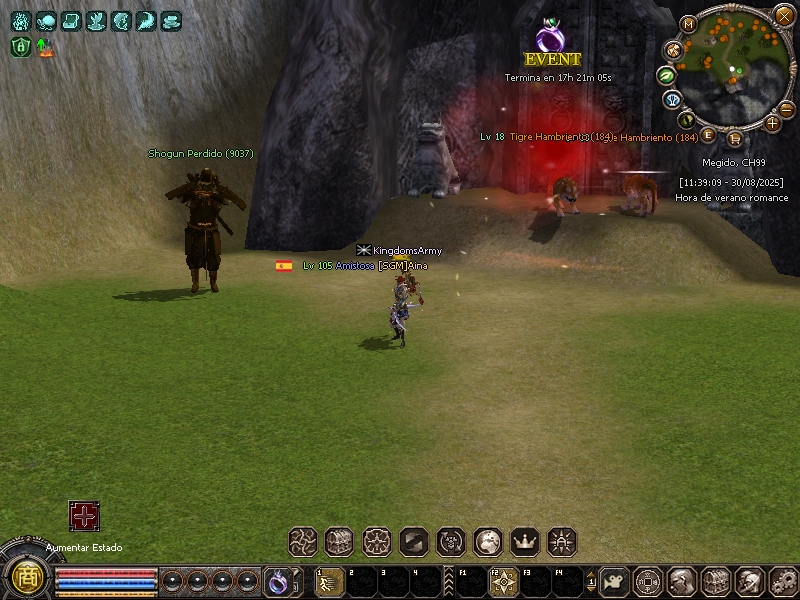Open game options with the gear icon
This screenshot has height=600, width=800.
[783, 580]
